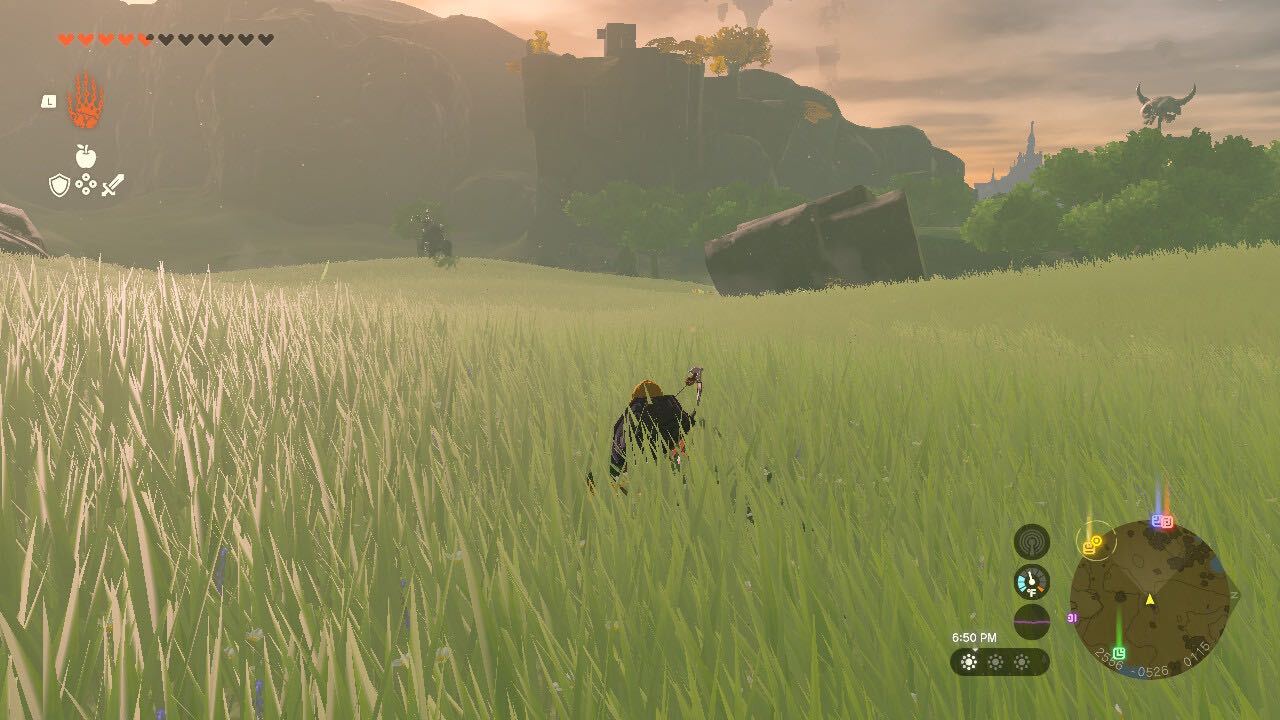Select the sword quick-swap icon
This screenshot has height=720, width=1280.
click(x=112, y=185)
